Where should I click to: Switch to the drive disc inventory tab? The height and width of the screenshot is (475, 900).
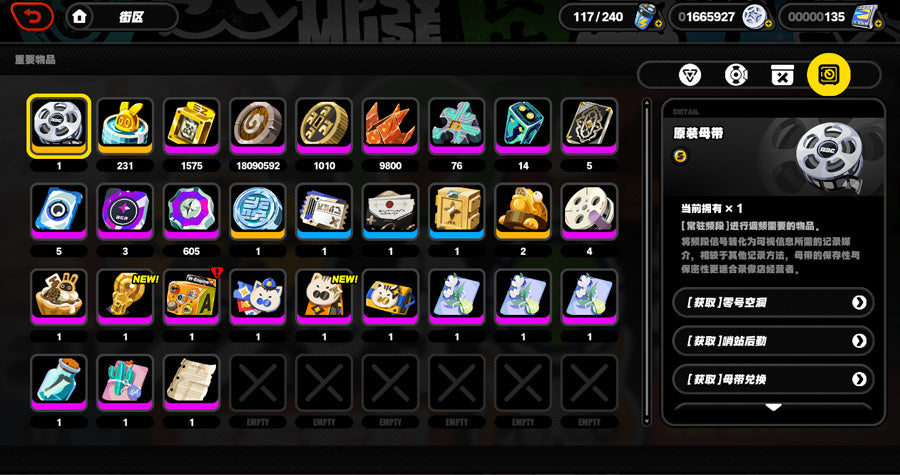point(737,75)
